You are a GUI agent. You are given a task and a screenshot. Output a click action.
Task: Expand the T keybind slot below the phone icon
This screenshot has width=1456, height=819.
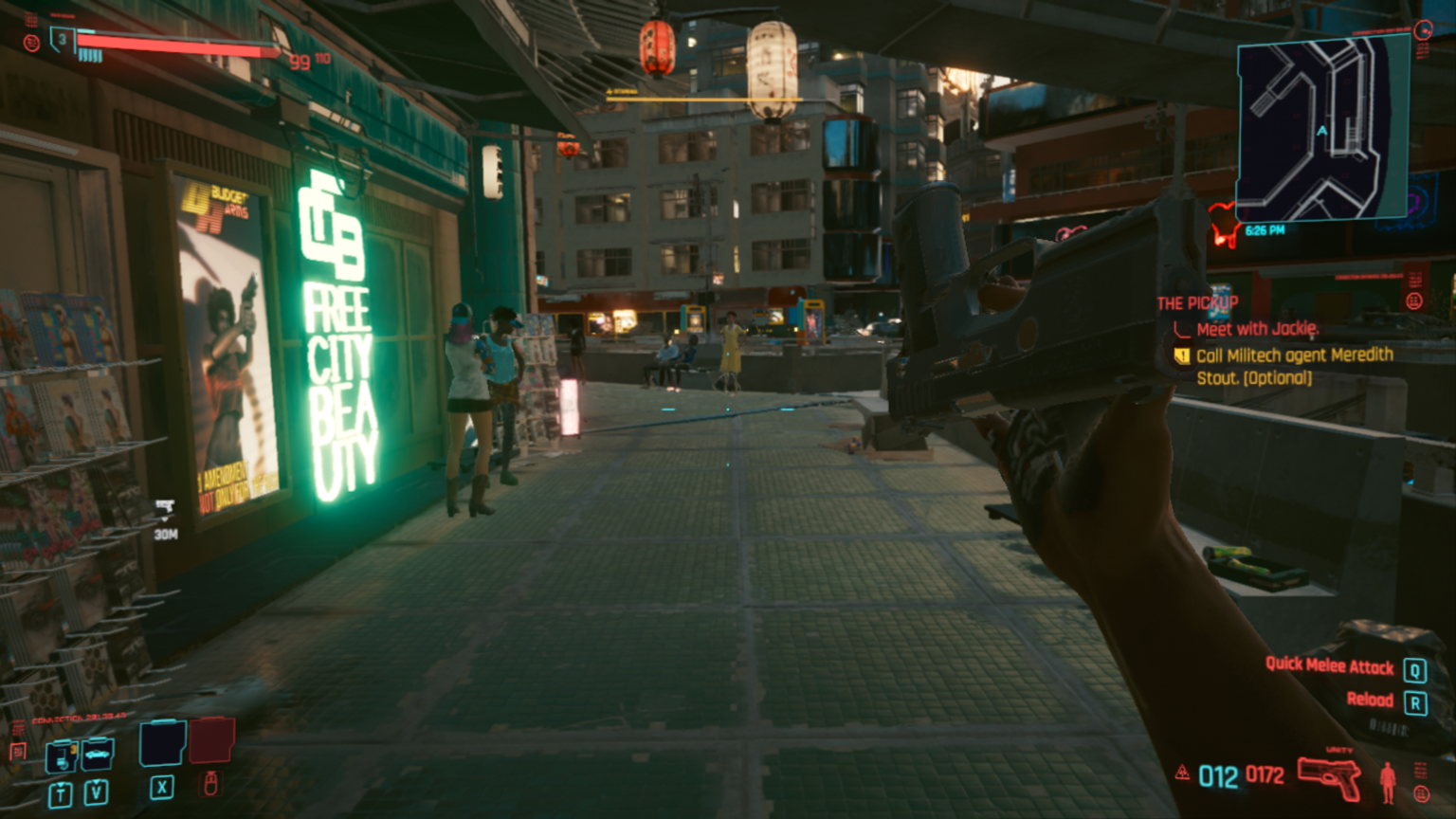click(61, 794)
